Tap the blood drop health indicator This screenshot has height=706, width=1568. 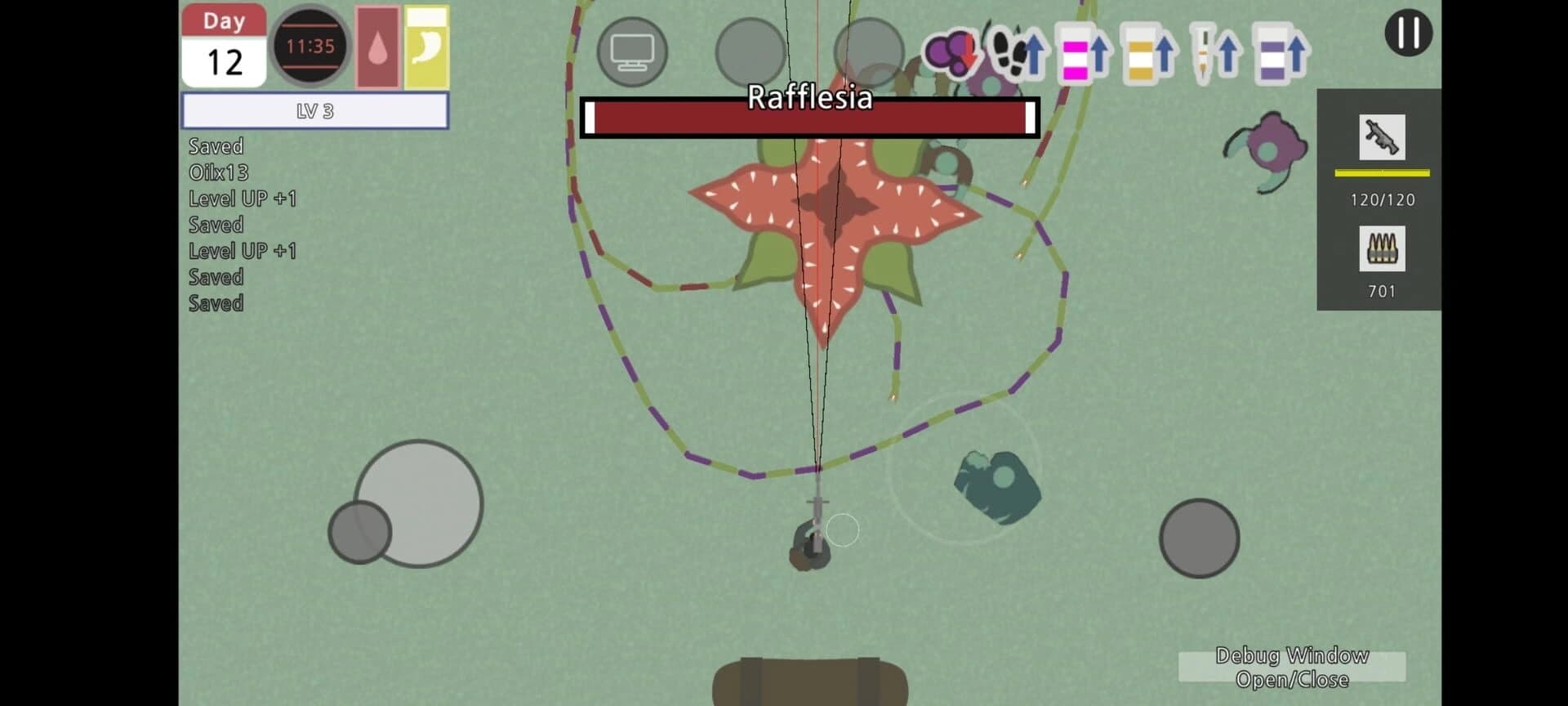[x=376, y=47]
